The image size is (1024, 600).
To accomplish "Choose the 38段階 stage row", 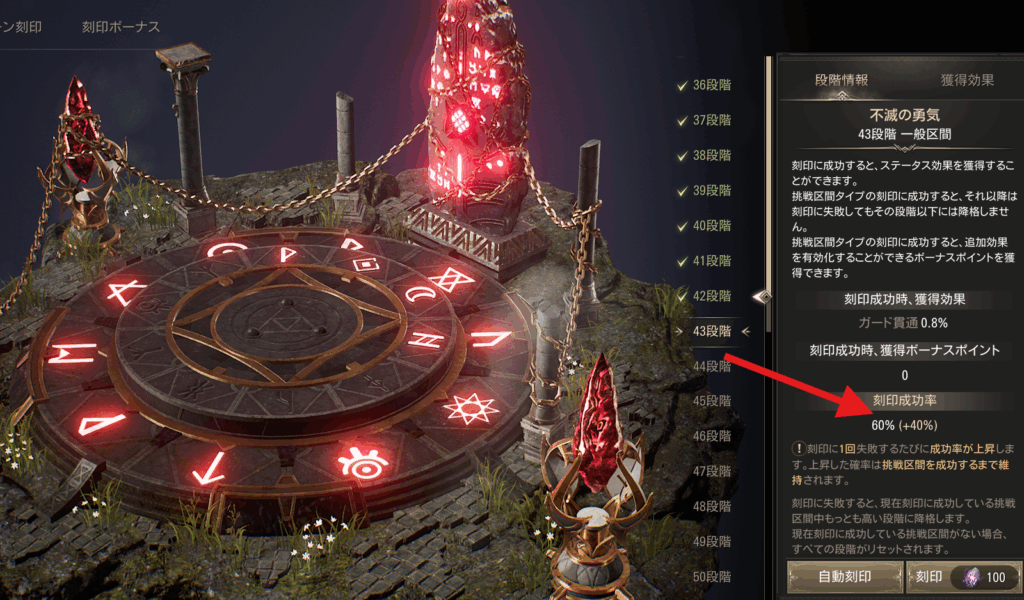I will click(711, 155).
